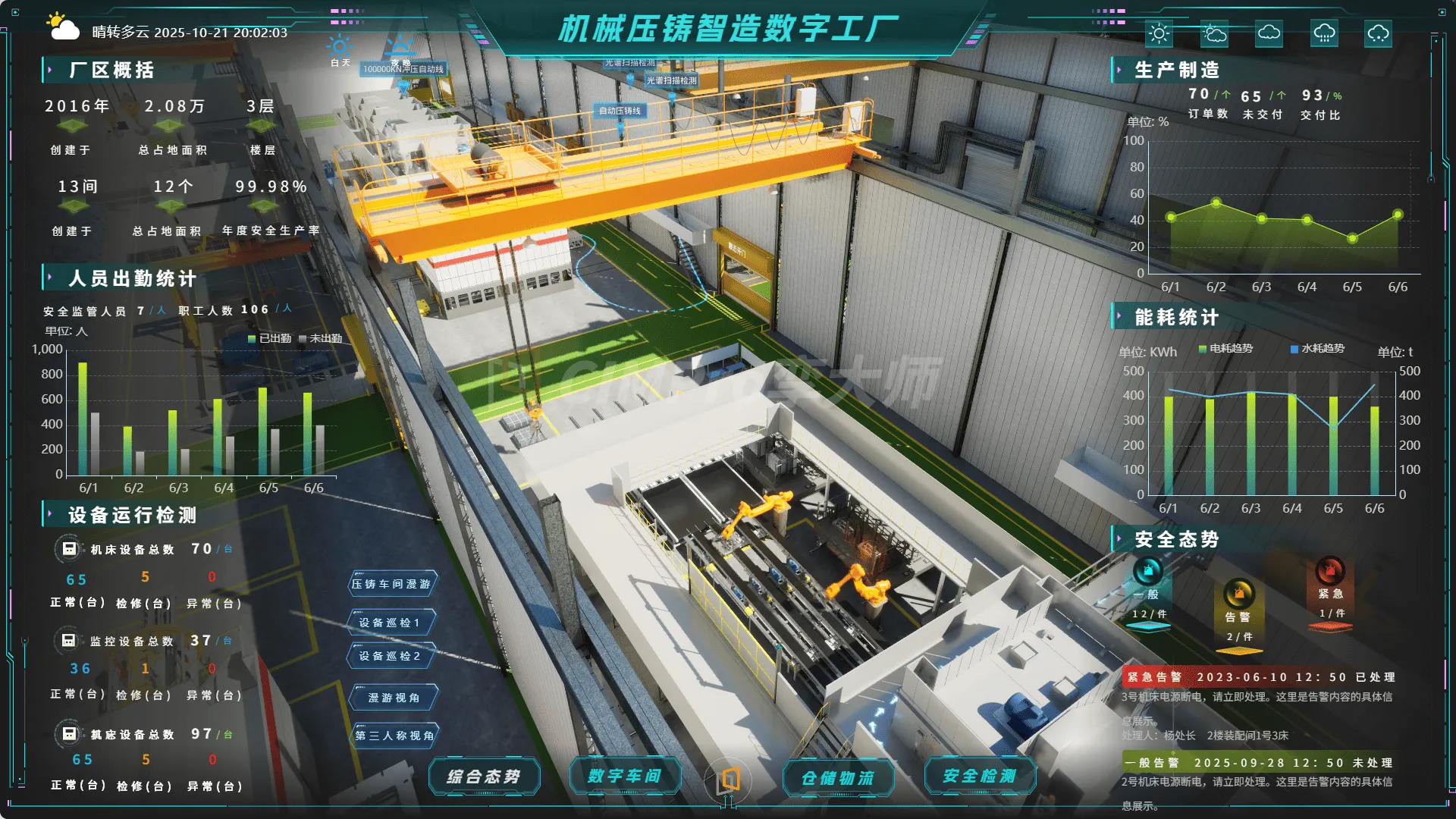
Task: Go to the 安全检测 tab
Action: pos(980,776)
